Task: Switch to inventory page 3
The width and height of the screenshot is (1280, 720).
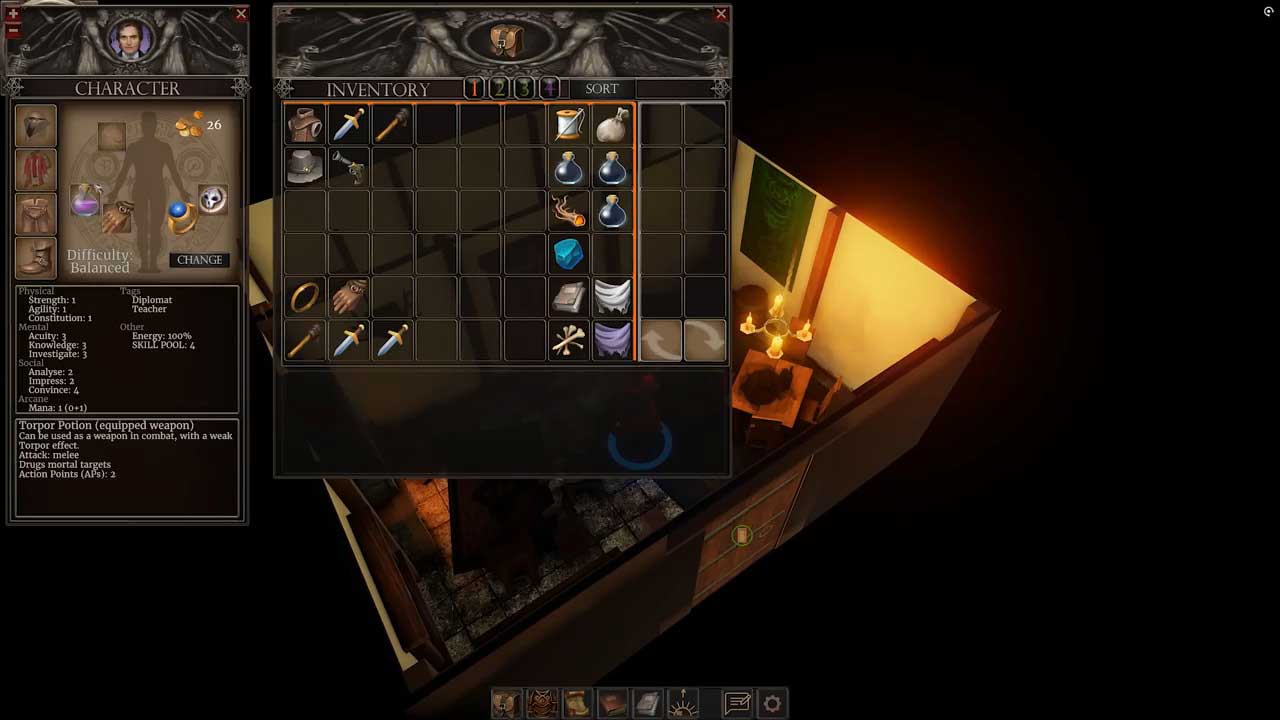Action: click(523, 89)
